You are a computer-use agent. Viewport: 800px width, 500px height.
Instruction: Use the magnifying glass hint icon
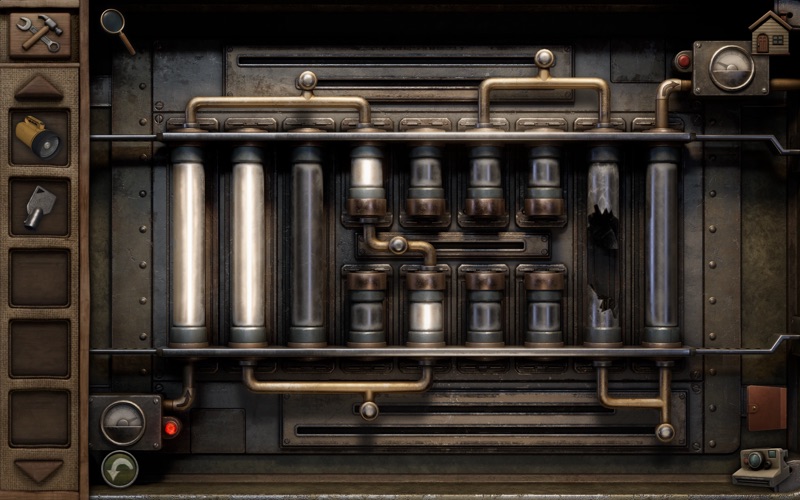coord(117,28)
